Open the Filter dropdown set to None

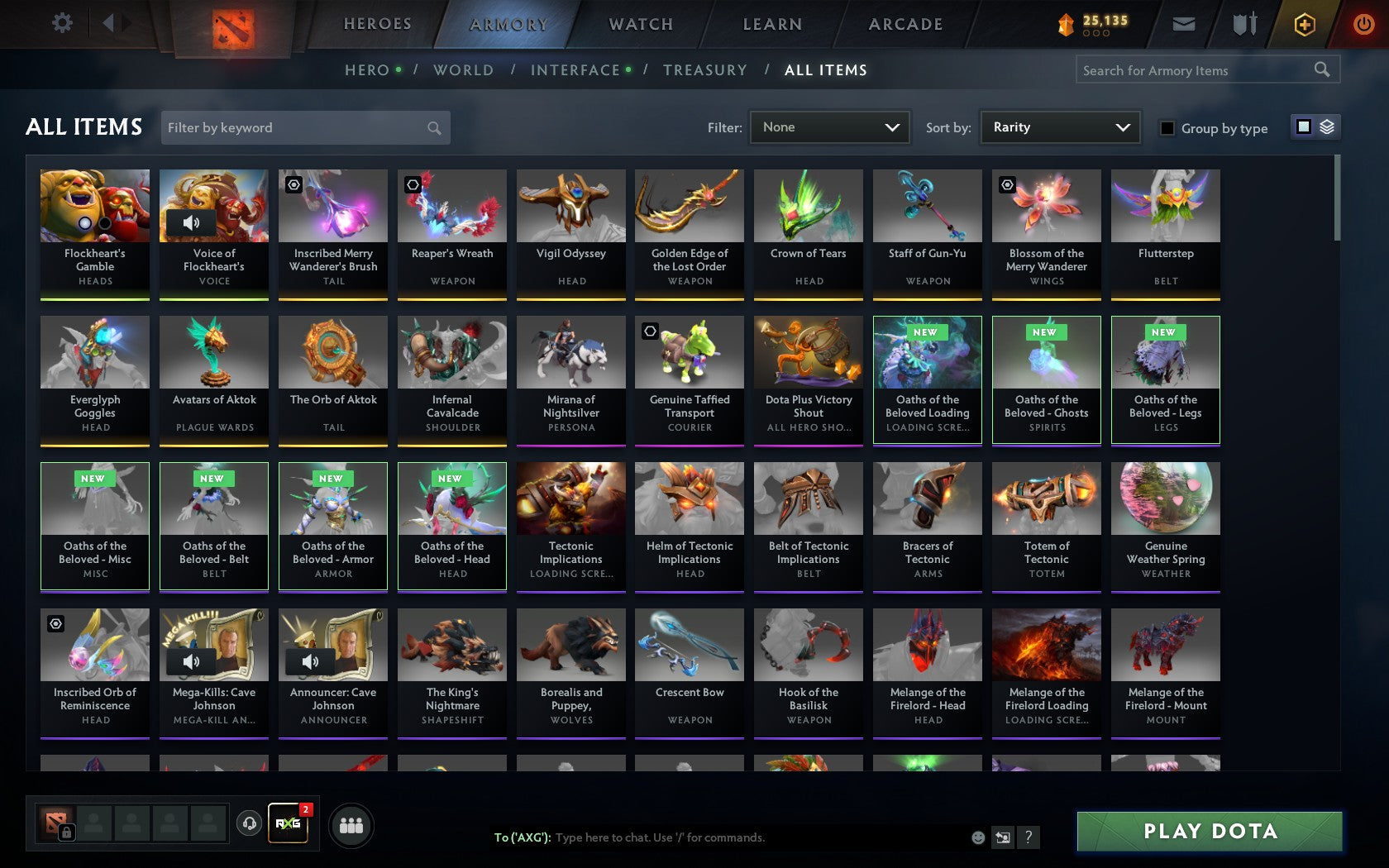coord(829,127)
